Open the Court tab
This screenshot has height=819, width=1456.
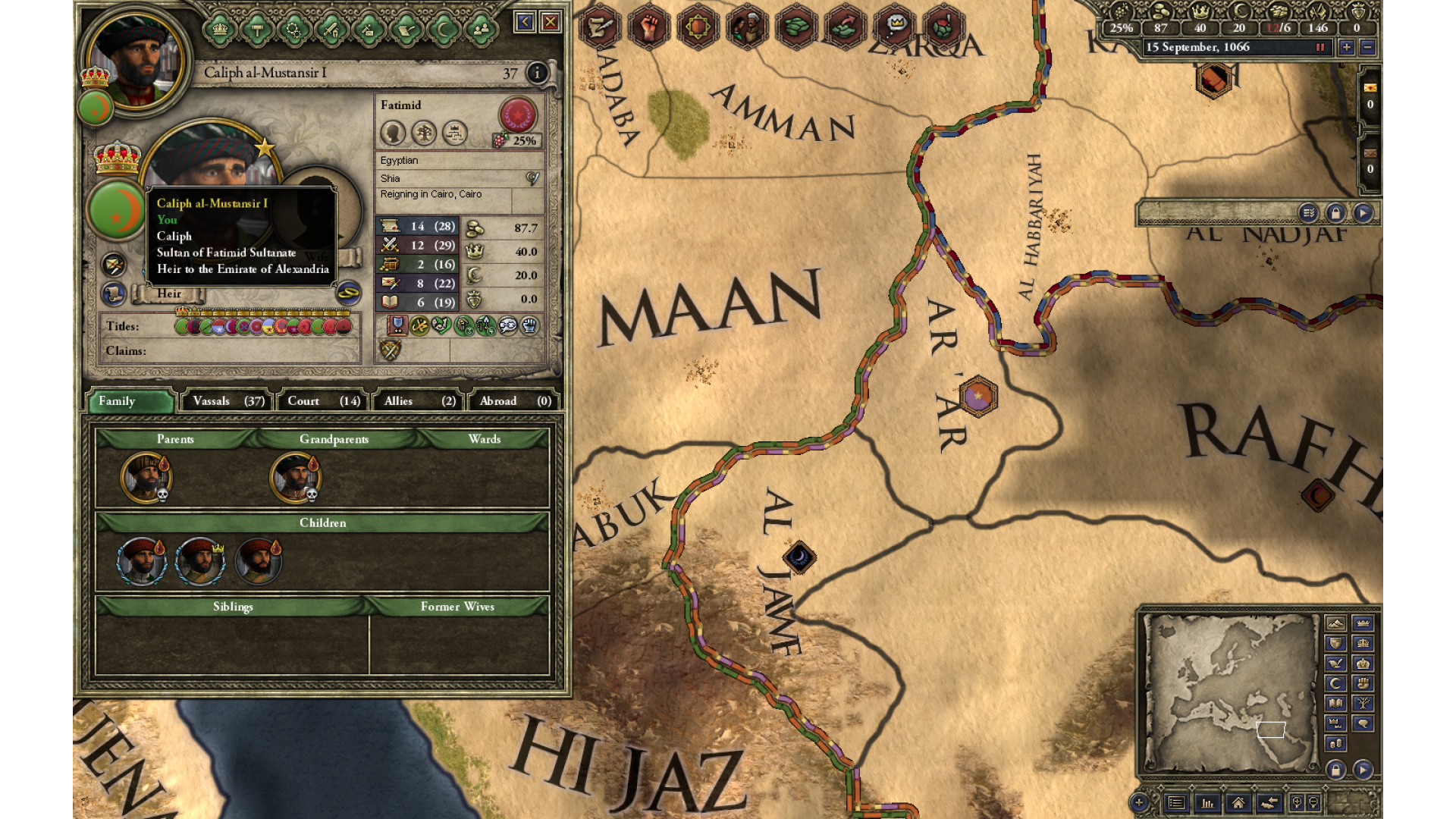click(x=323, y=401)
